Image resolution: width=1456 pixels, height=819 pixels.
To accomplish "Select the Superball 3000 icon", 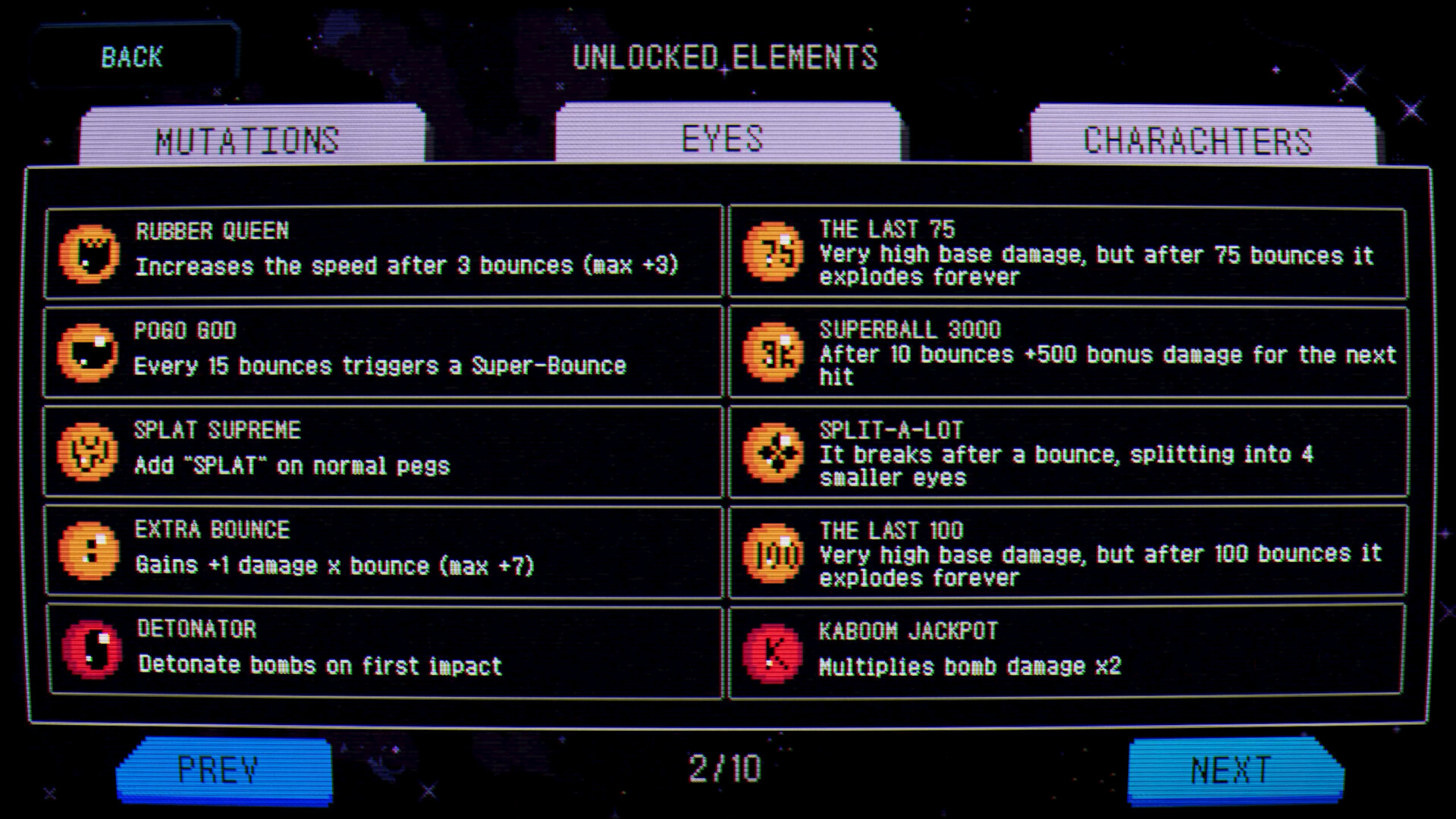I will click(x=773, y=353).
